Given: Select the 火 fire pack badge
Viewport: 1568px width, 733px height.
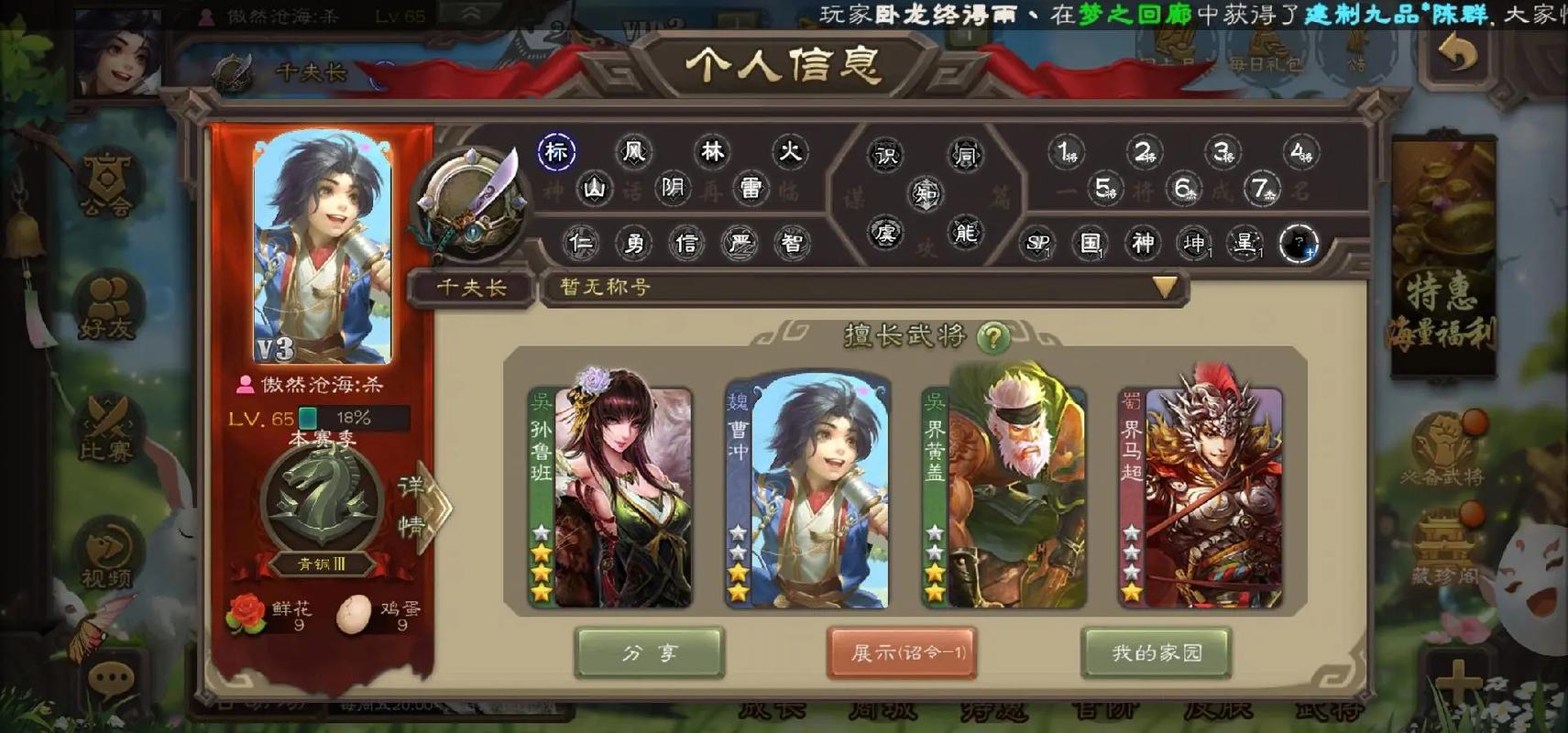Looking at the screenshot, I should [789, 151].
